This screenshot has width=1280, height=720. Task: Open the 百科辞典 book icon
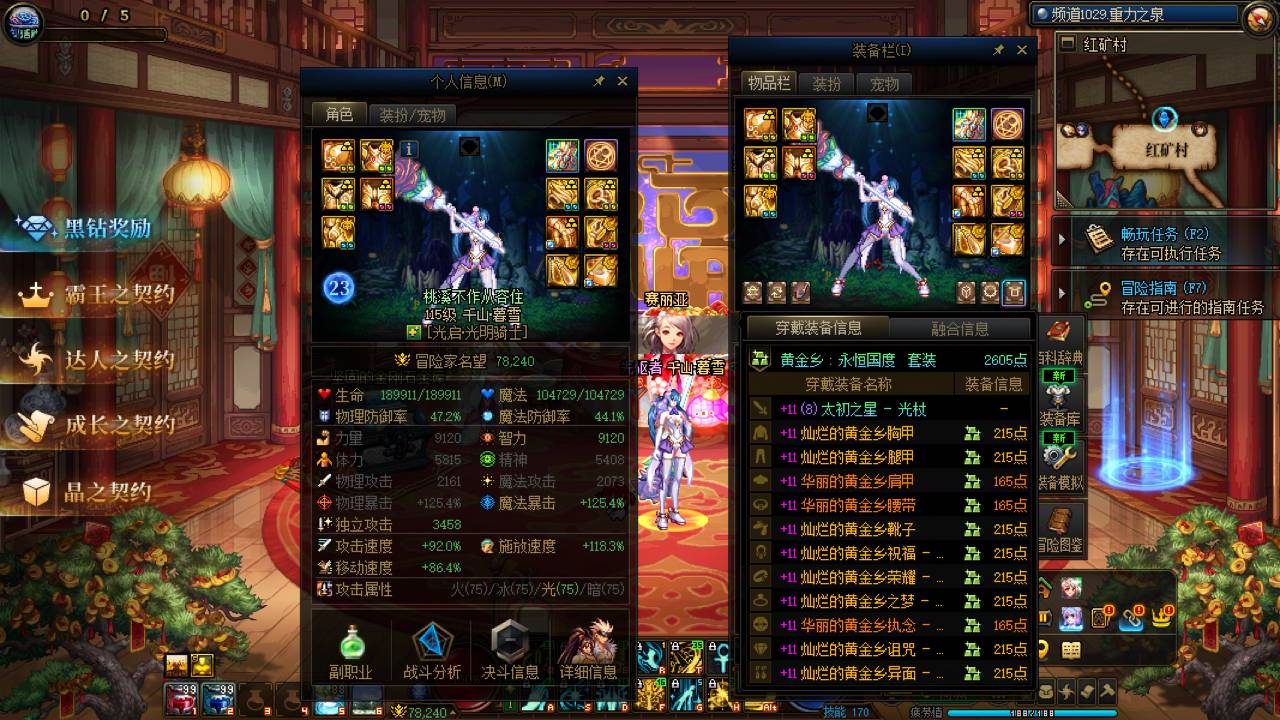pyautogui.click(x=1057, y=330)
